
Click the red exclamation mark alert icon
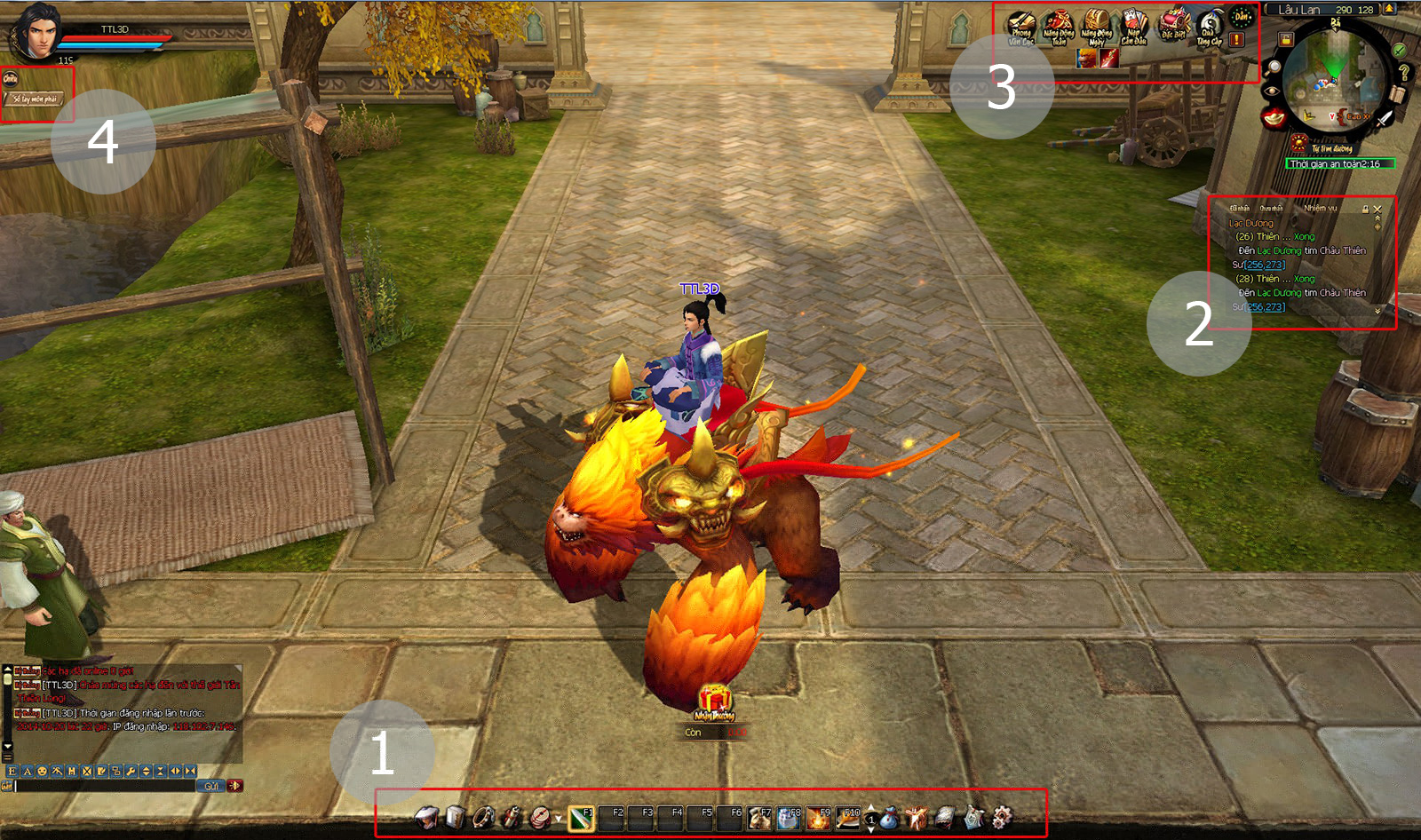click(x=1237, y=40)
